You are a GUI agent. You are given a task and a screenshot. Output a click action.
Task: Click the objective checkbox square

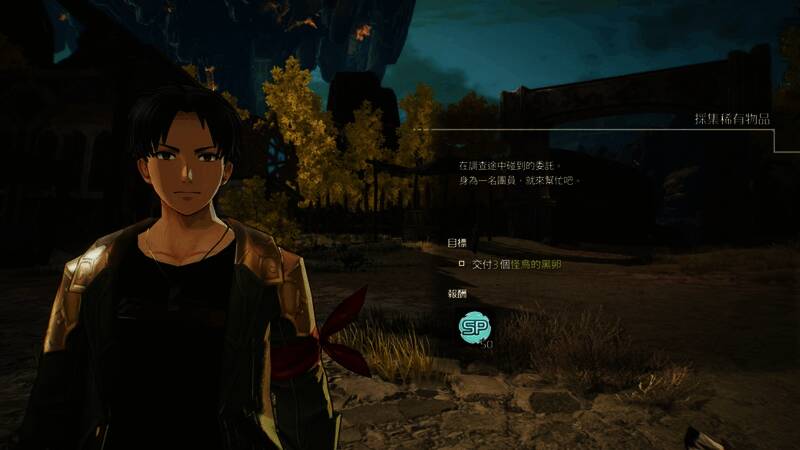click(x=461, y=264)
